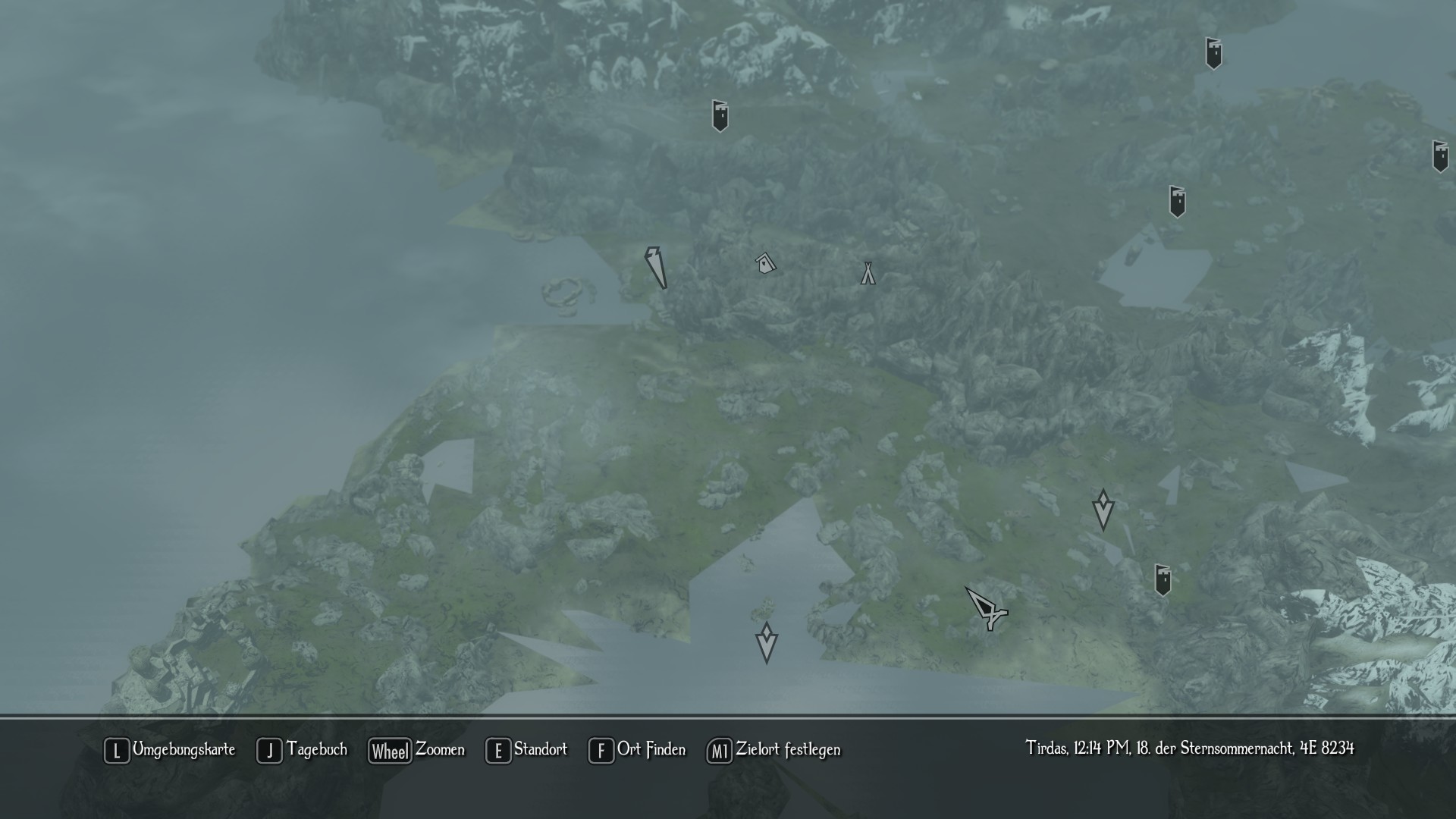Select the player arrow marker on the map
The image size is (1456, 819).
pos(986,608)
